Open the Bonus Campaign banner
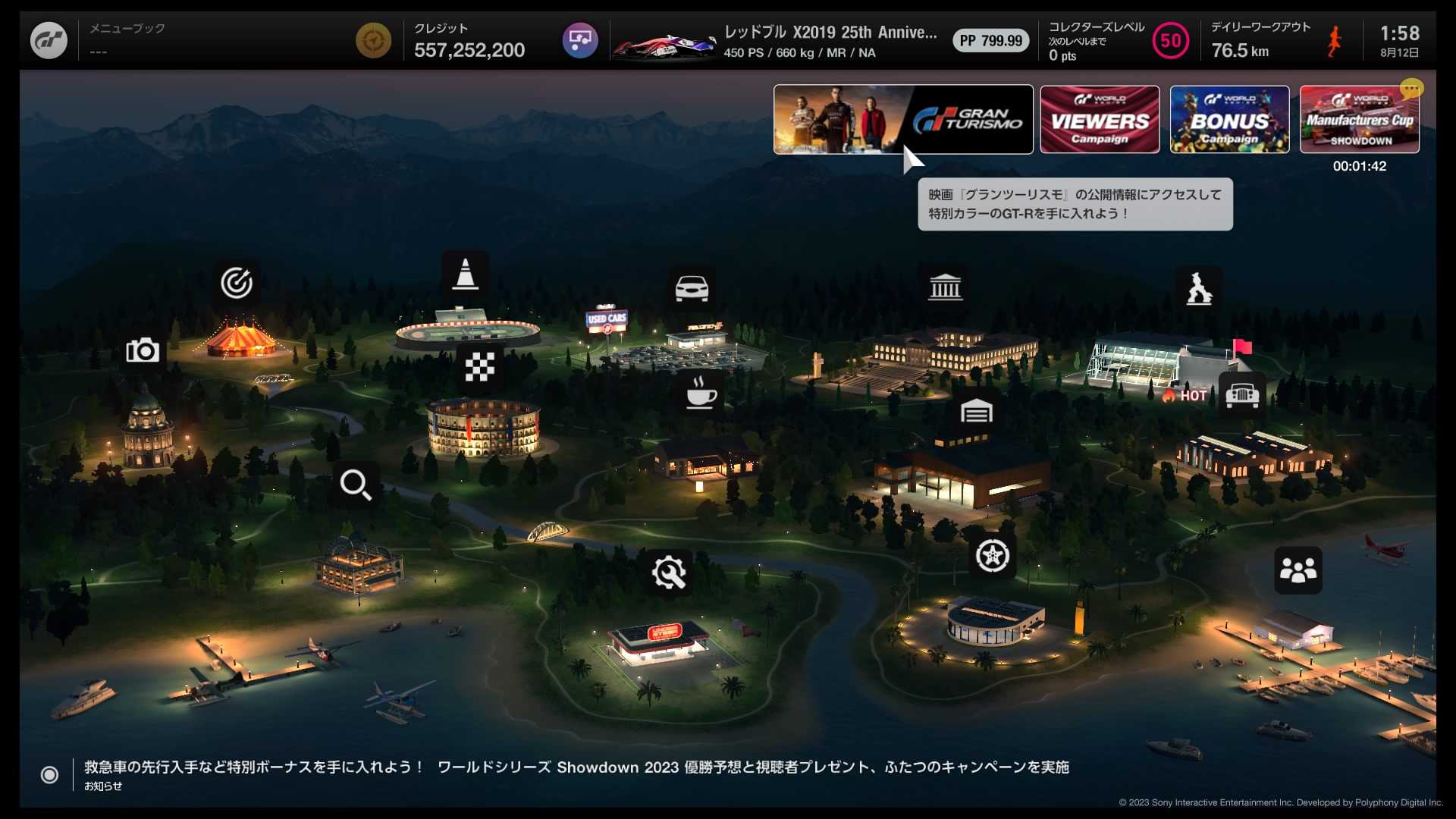This screenshot has width=1456, height=819. [x=1229, y=120]
